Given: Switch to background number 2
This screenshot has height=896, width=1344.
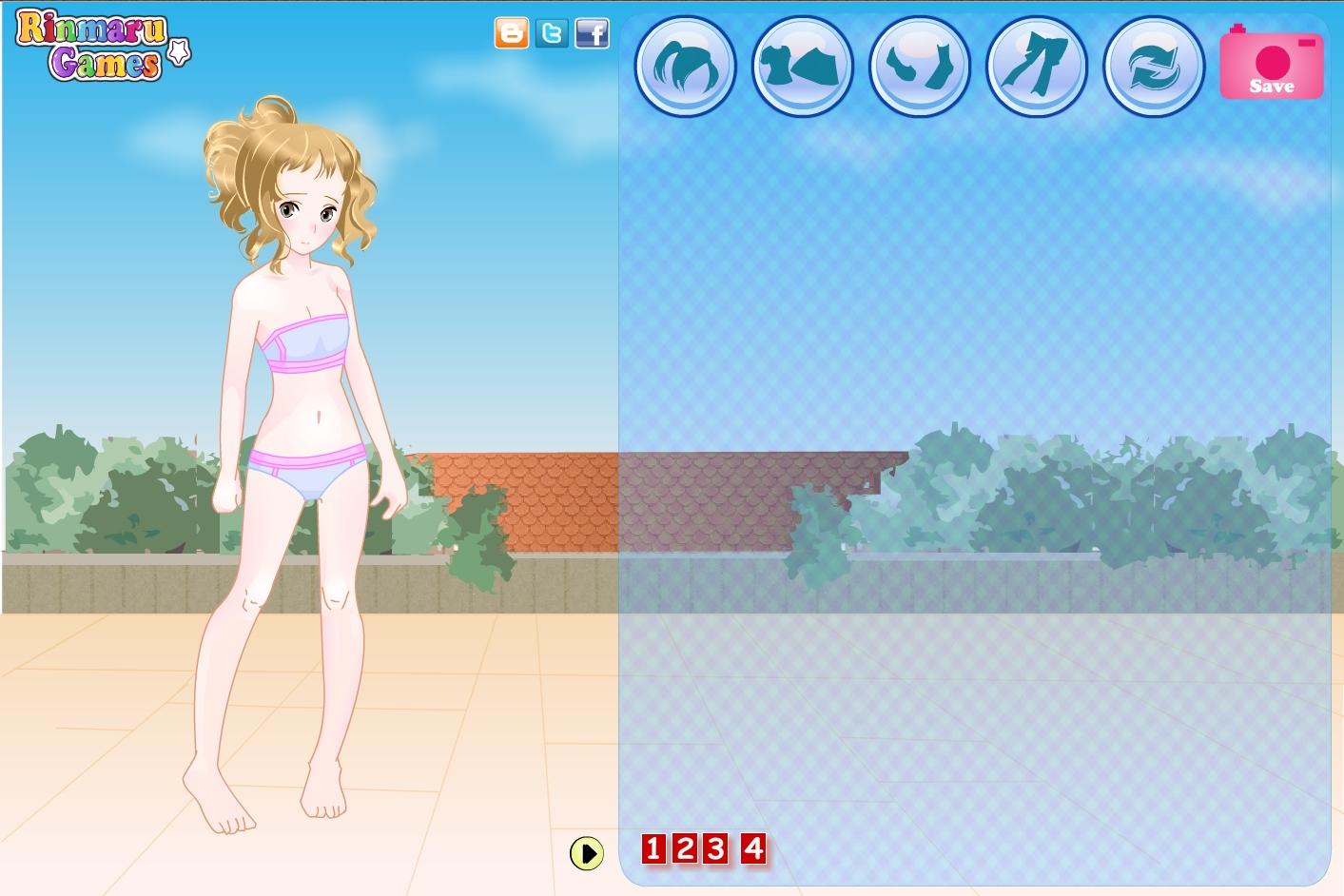Looking at the screenshot, I should (685, 847).
